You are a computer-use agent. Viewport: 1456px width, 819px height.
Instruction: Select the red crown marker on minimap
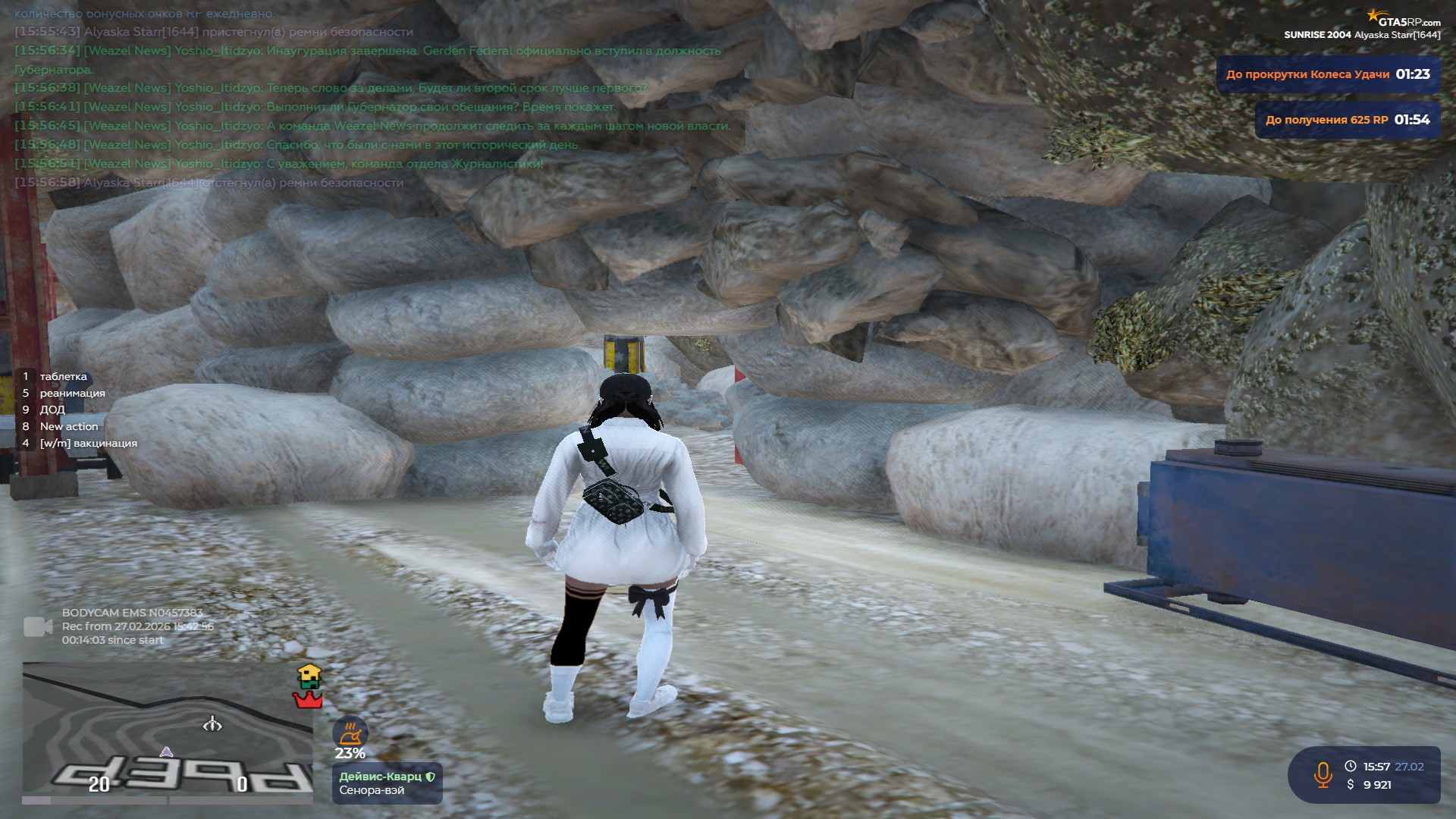[307, 700]
